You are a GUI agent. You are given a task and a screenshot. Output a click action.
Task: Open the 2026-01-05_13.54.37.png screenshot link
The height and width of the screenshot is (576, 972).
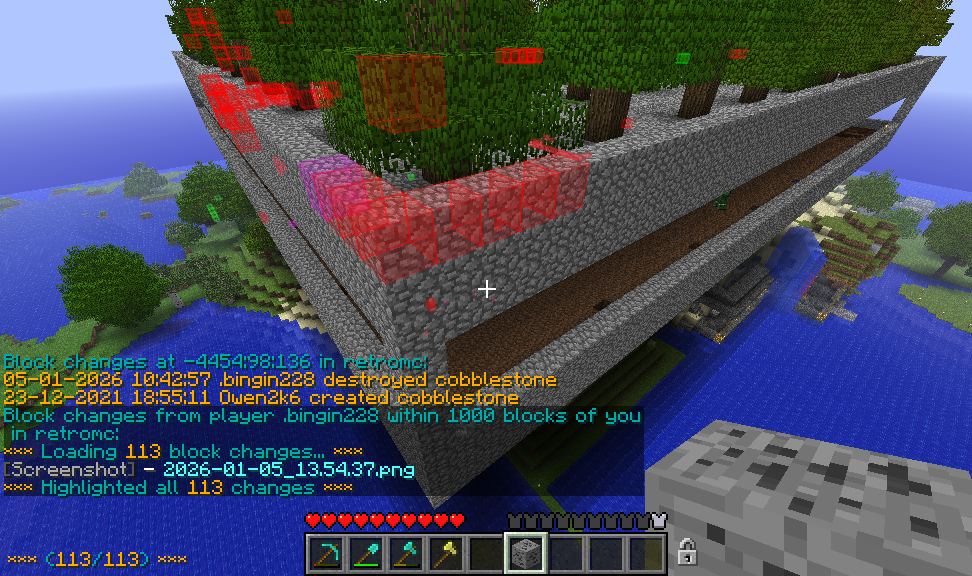coord(288,469)
